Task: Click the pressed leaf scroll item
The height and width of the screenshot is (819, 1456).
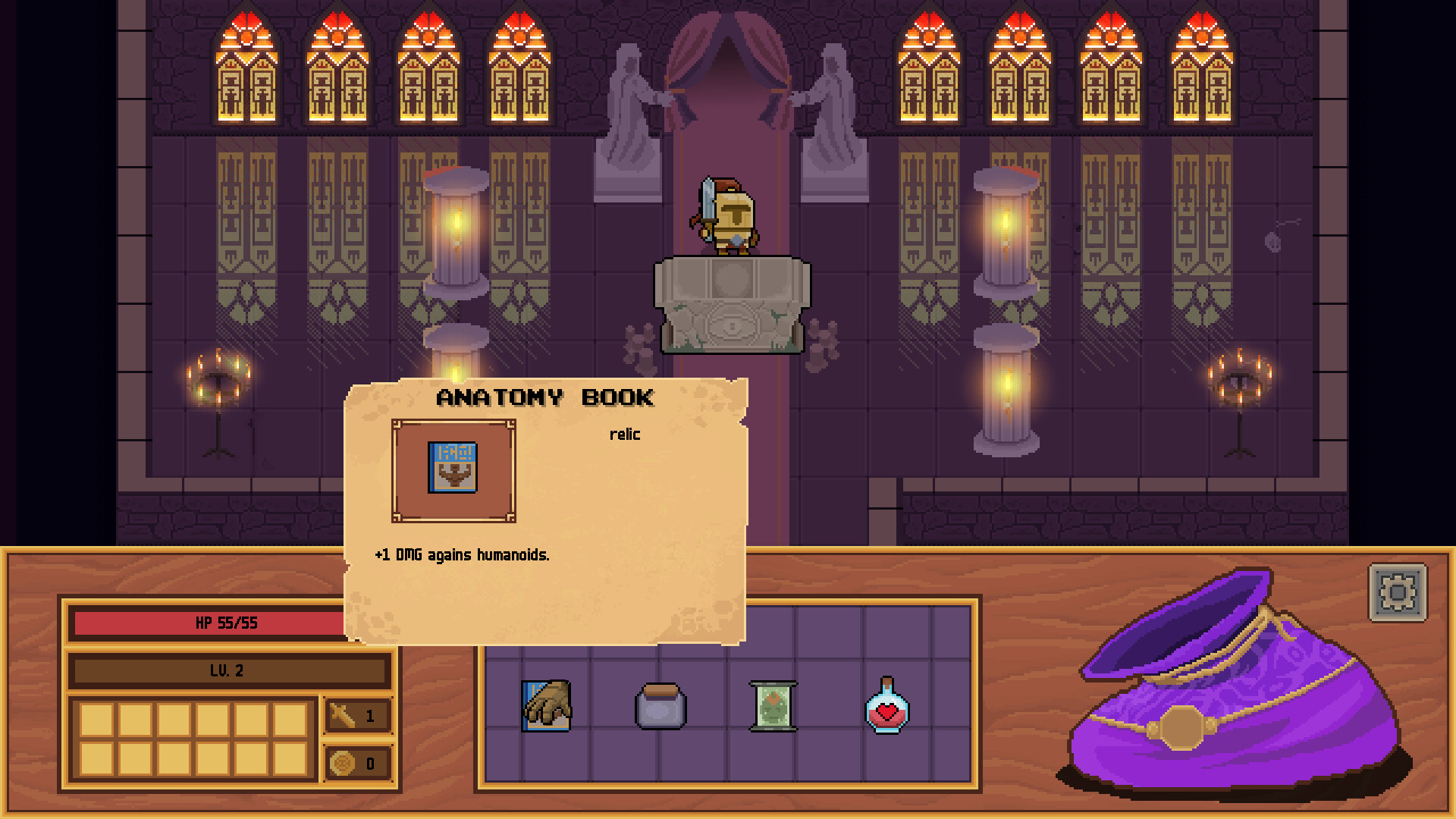Action: (x=773, y=707)
